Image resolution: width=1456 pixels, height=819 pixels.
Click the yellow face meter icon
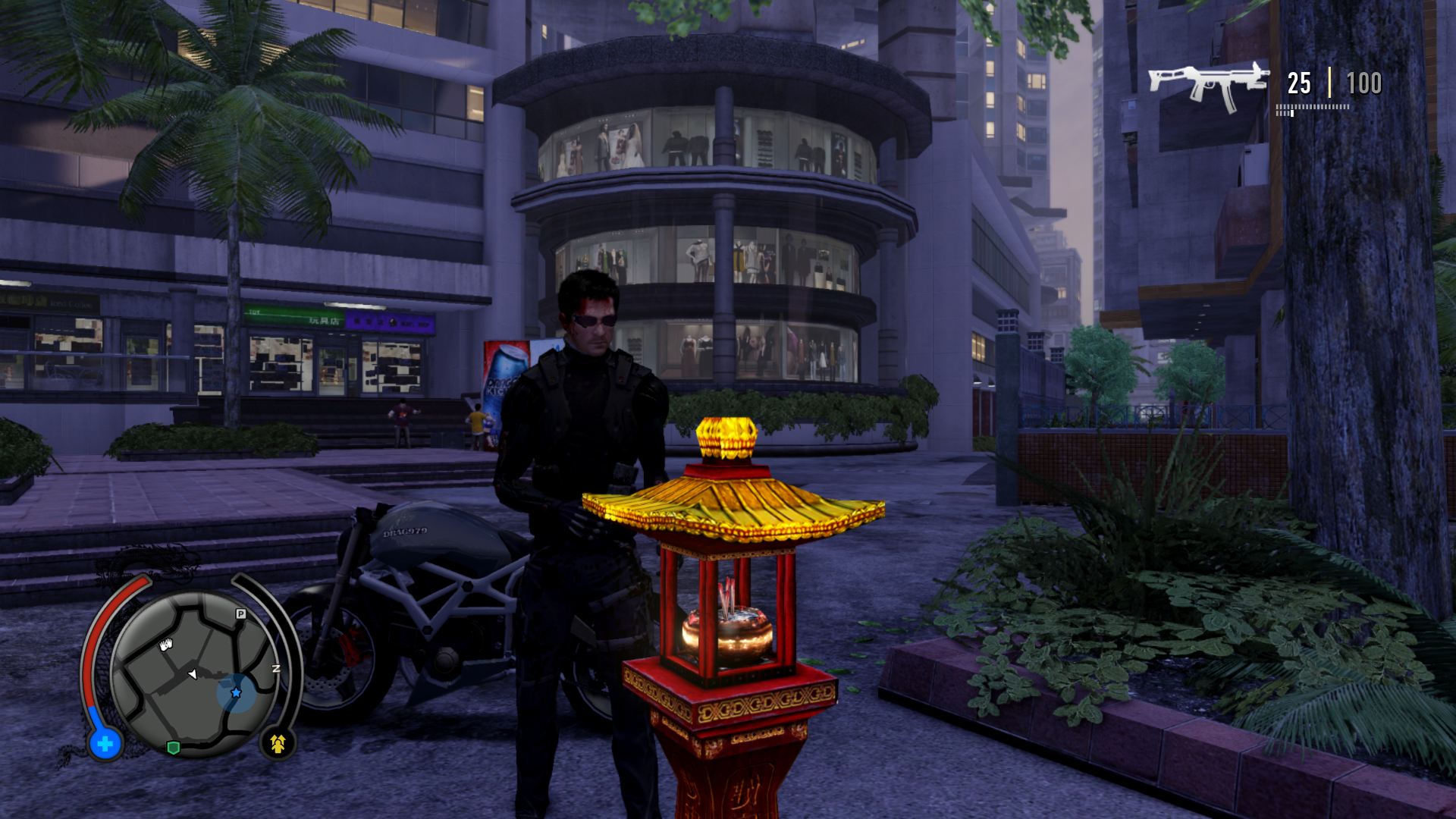[x=278, y=744]
